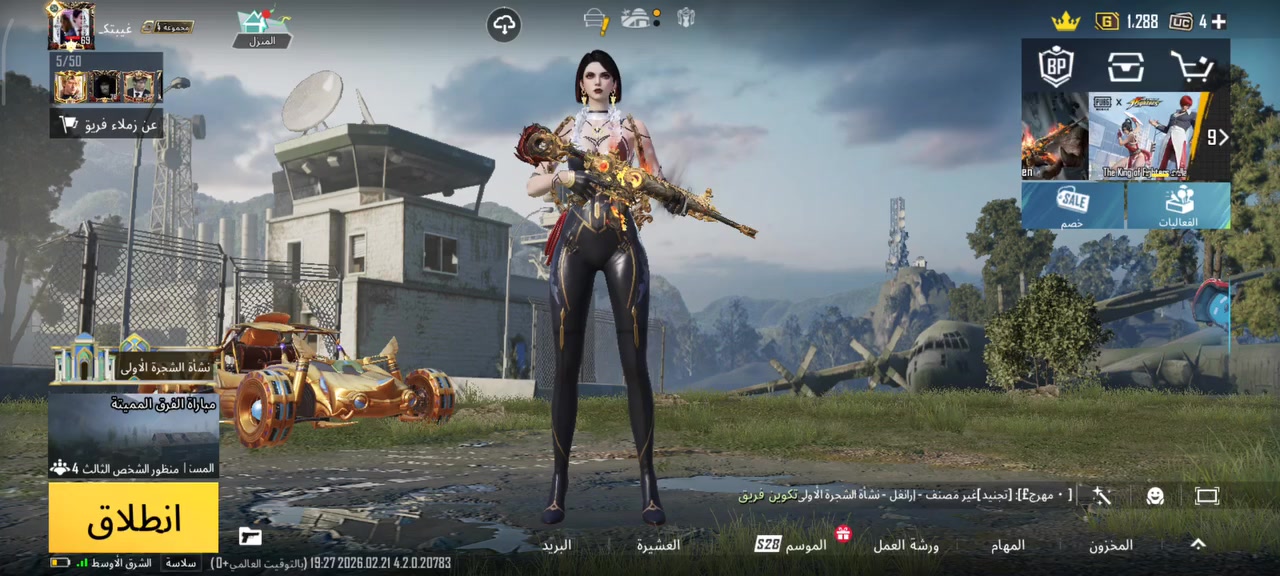This screenshot has width=1280, height=576.
Task: Open the المنزل home icon
Action: [x=262, y=27]
